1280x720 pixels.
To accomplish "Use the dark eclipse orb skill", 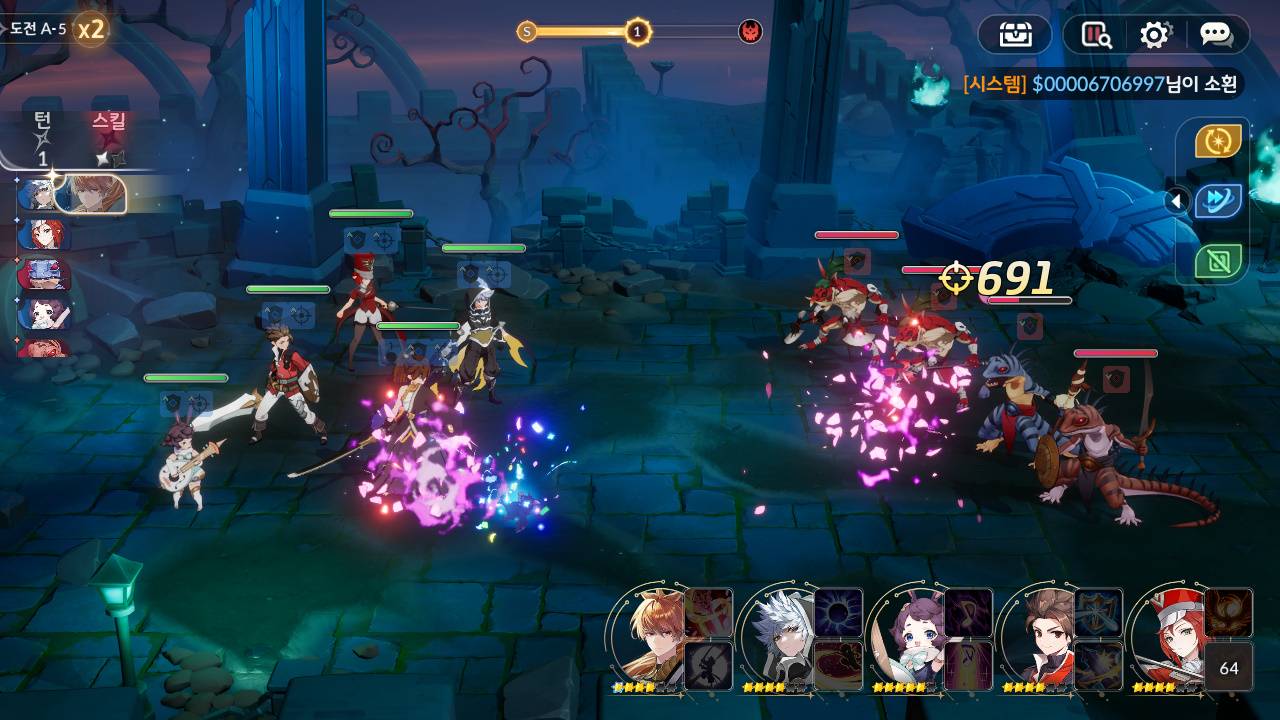I will coord(838,612).
